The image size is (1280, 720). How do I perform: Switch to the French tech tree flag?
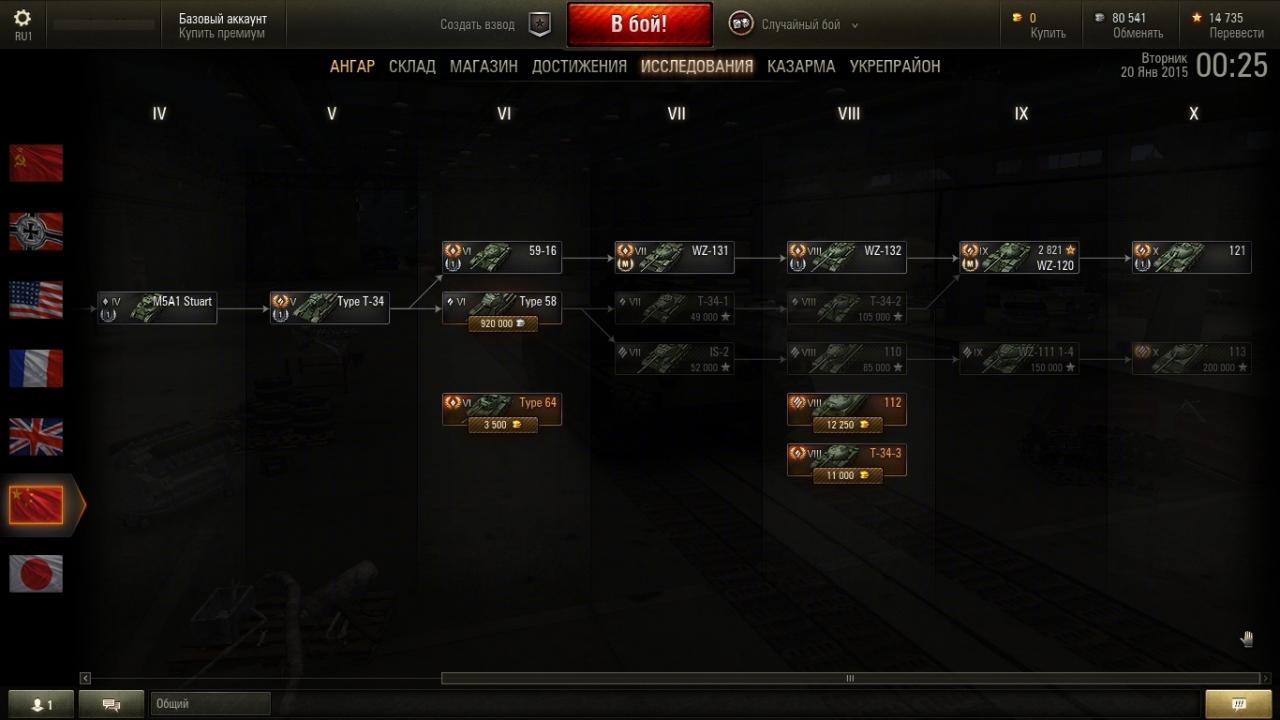click(36, 368)
